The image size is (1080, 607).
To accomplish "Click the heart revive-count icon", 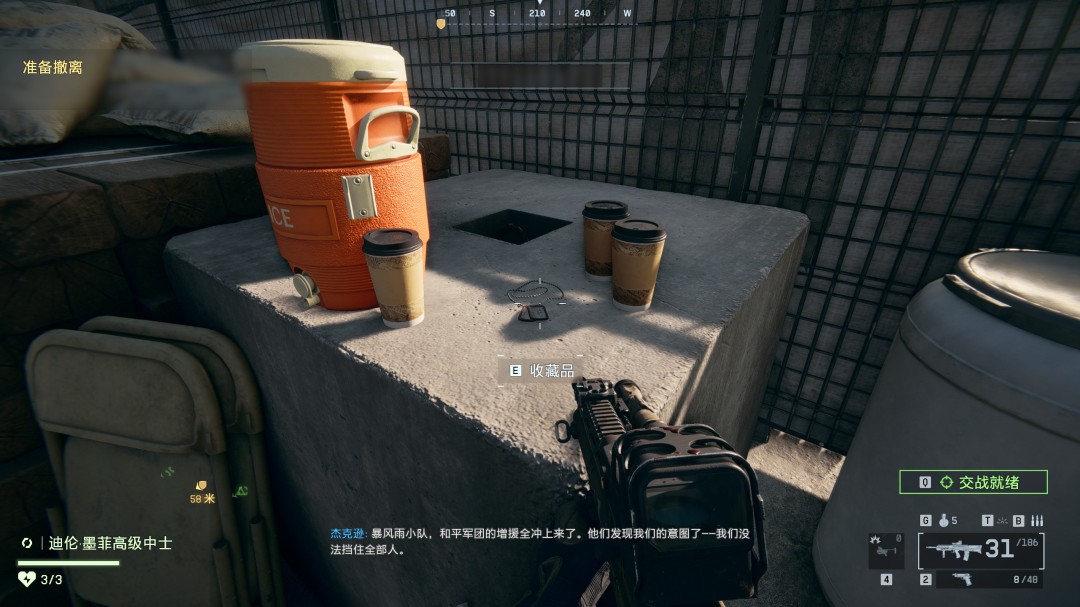I will tap(27, 579).
